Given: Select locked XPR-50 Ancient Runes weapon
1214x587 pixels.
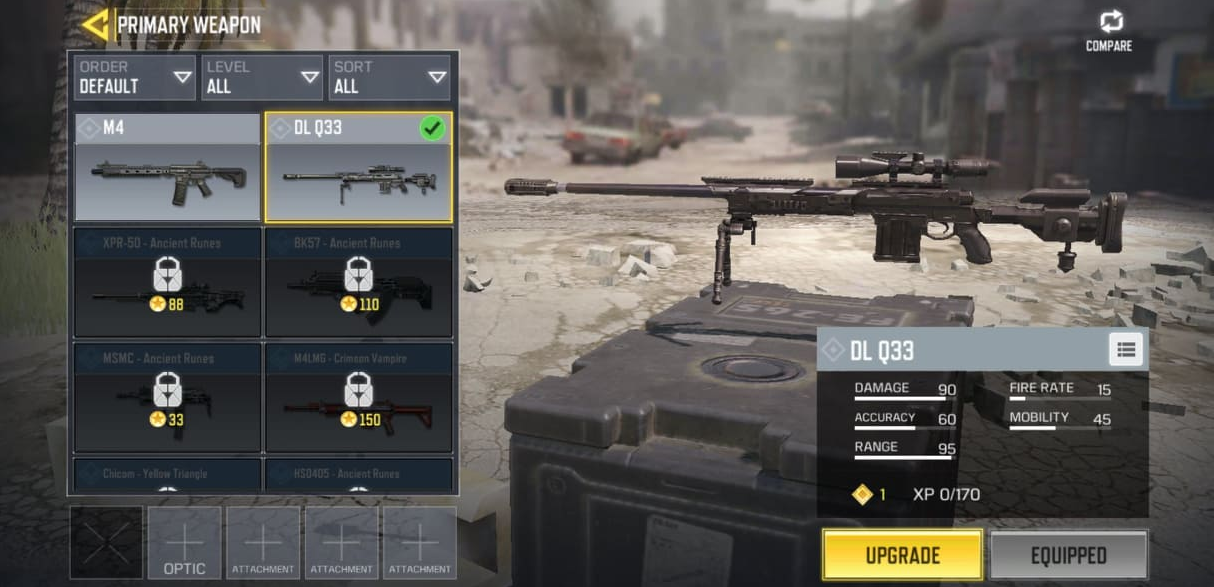Looking at the screenshot, I should 168,283.
